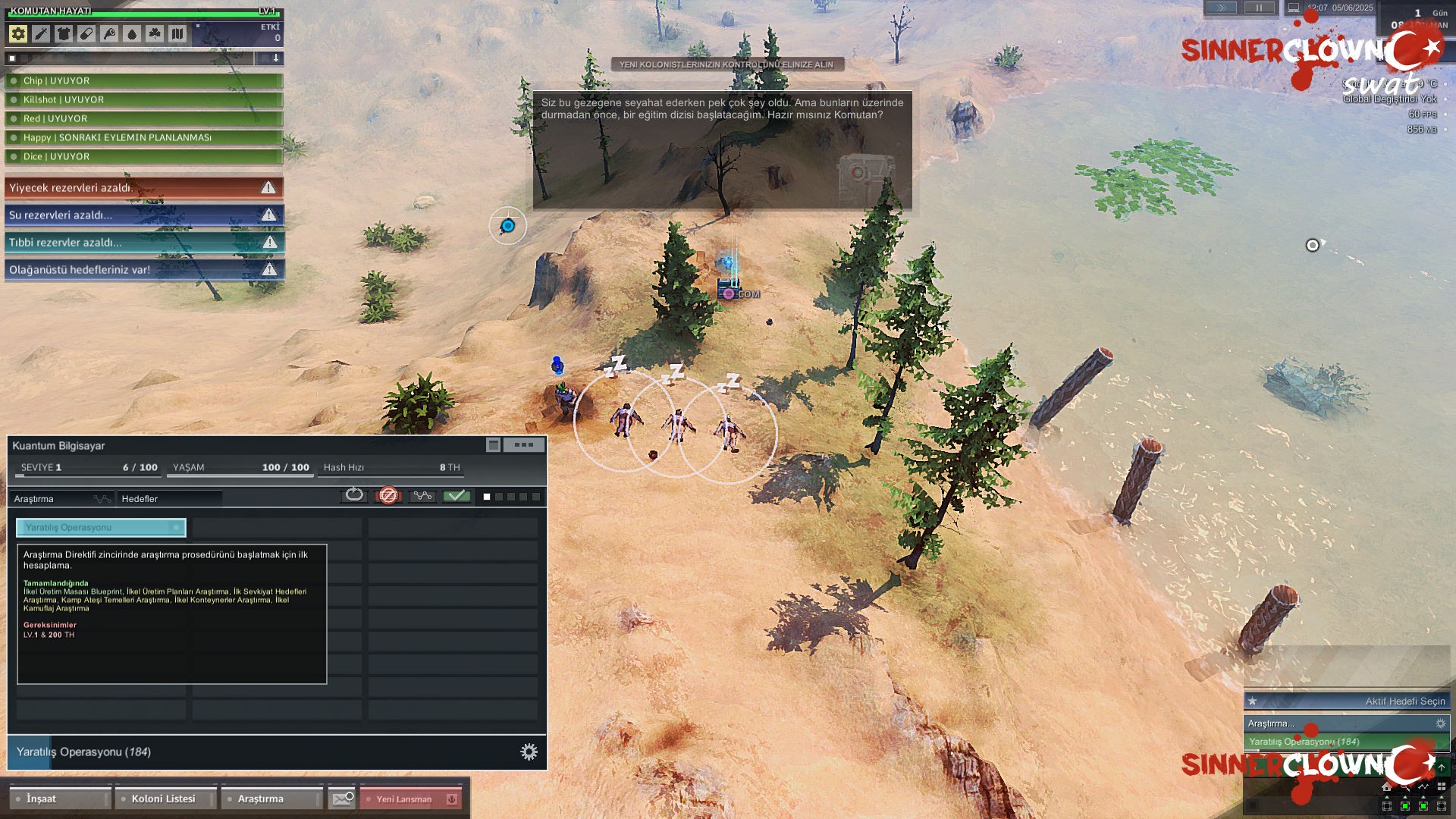This screenshot has width=1456, height=819.
Task: Start a Yeni Lansman
Action: pyautogui.click(x=410, y=799)
